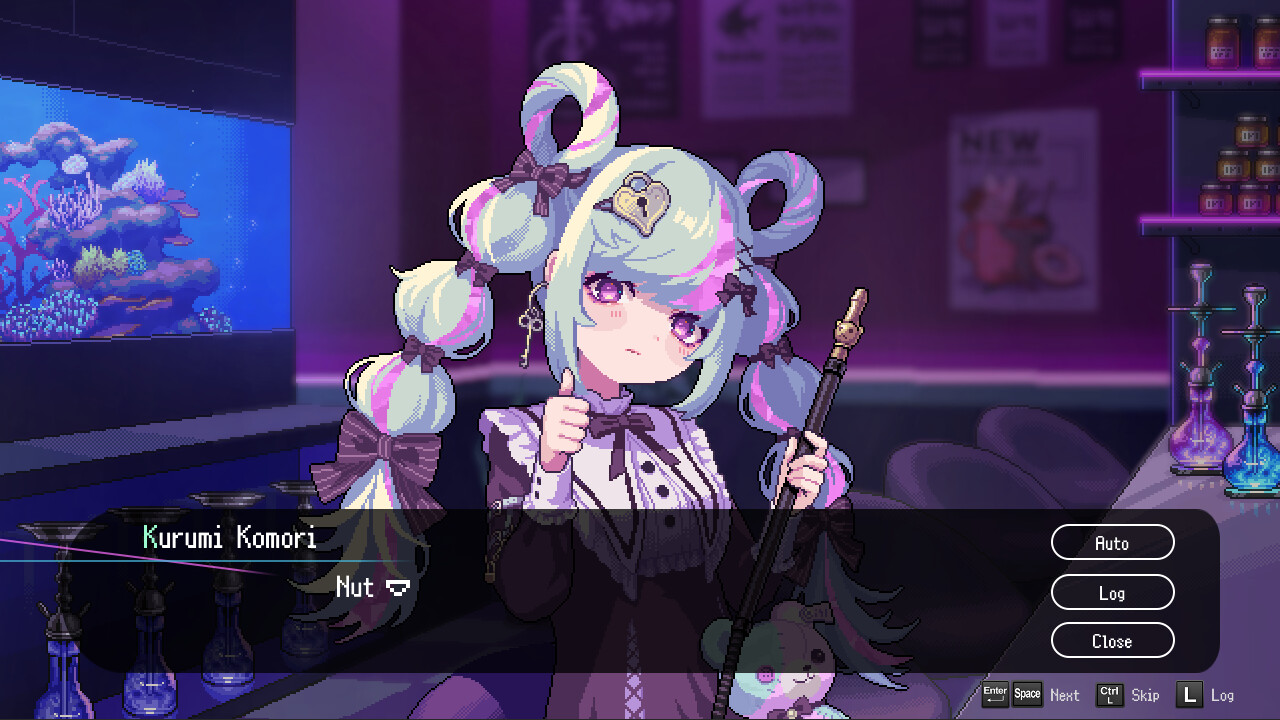Click the dialogue line reading Nut
This screenshot has height=720, width=1280.
[x=356, y=588]
